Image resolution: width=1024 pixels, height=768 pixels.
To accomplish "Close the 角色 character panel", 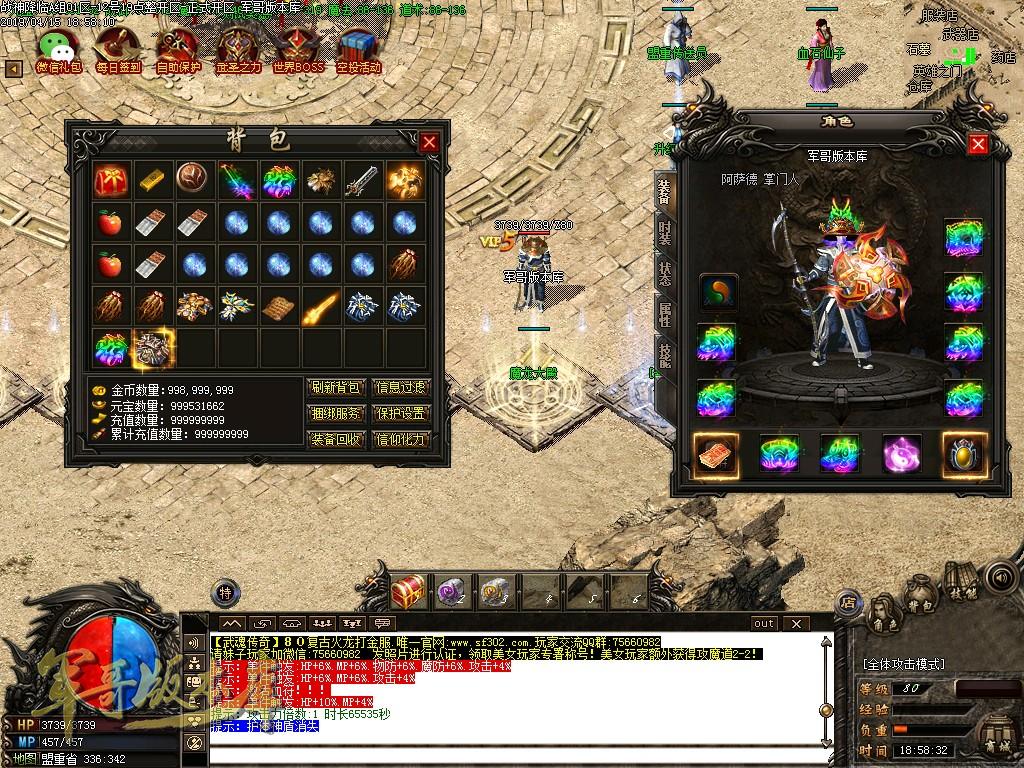I will point(978,144).
